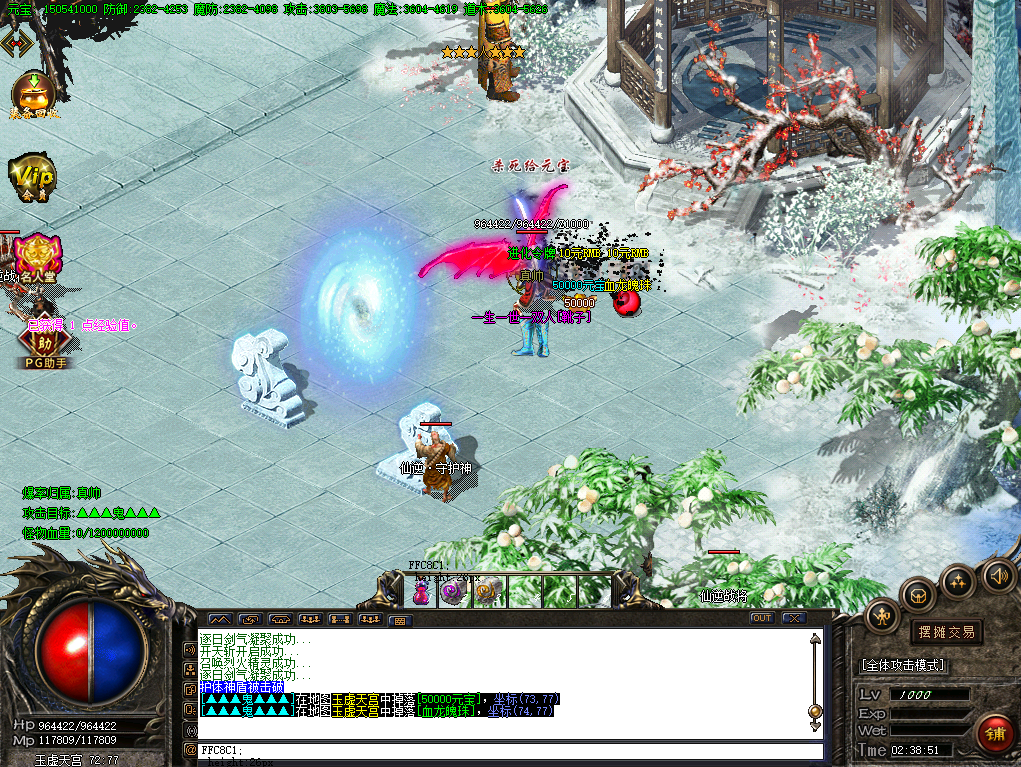Click the OUT button above chat
Screen dimensions: 1021x767
762,618
